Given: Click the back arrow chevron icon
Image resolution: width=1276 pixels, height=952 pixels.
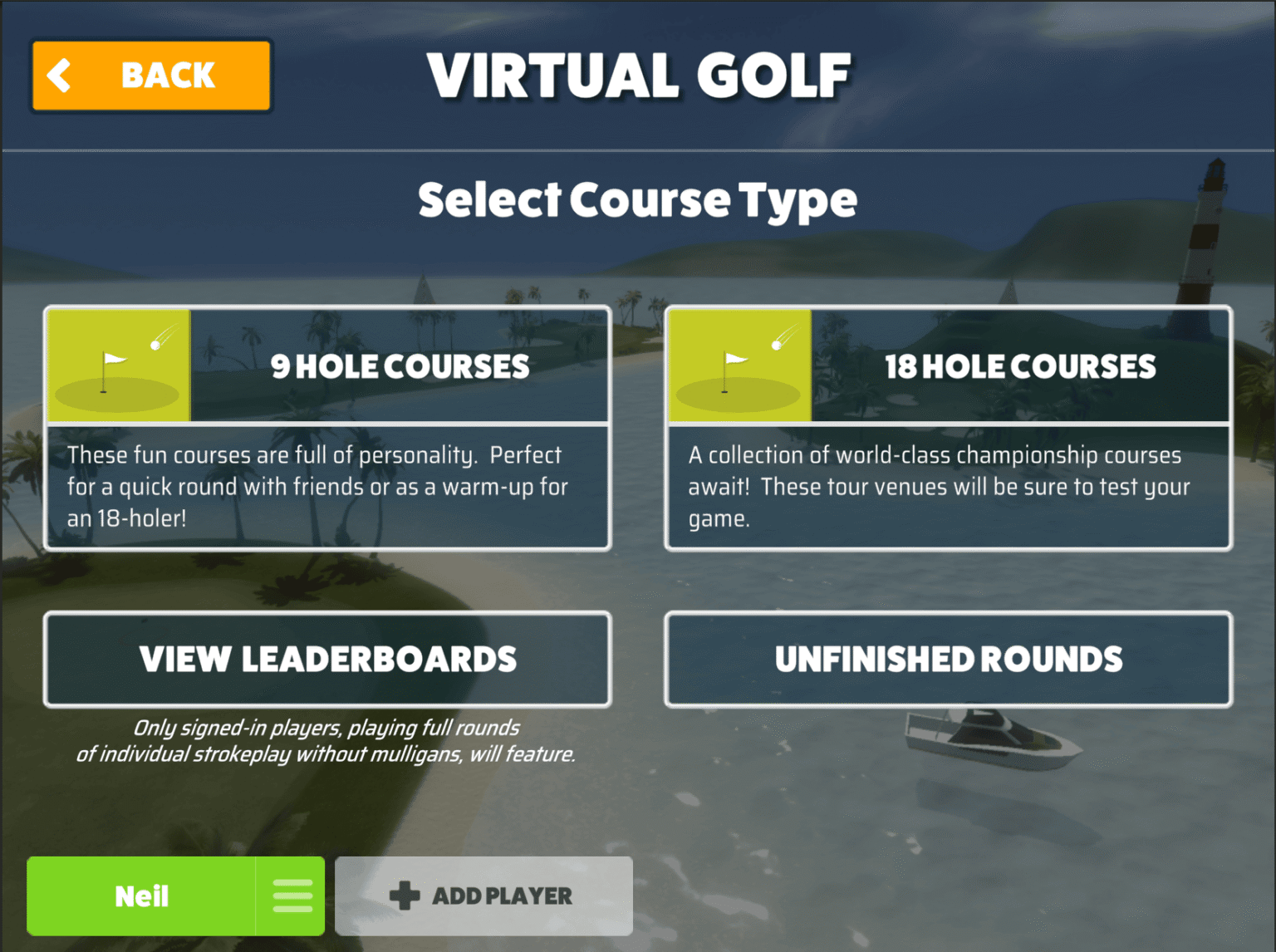Looking at the screenshot, I should 56,75.
